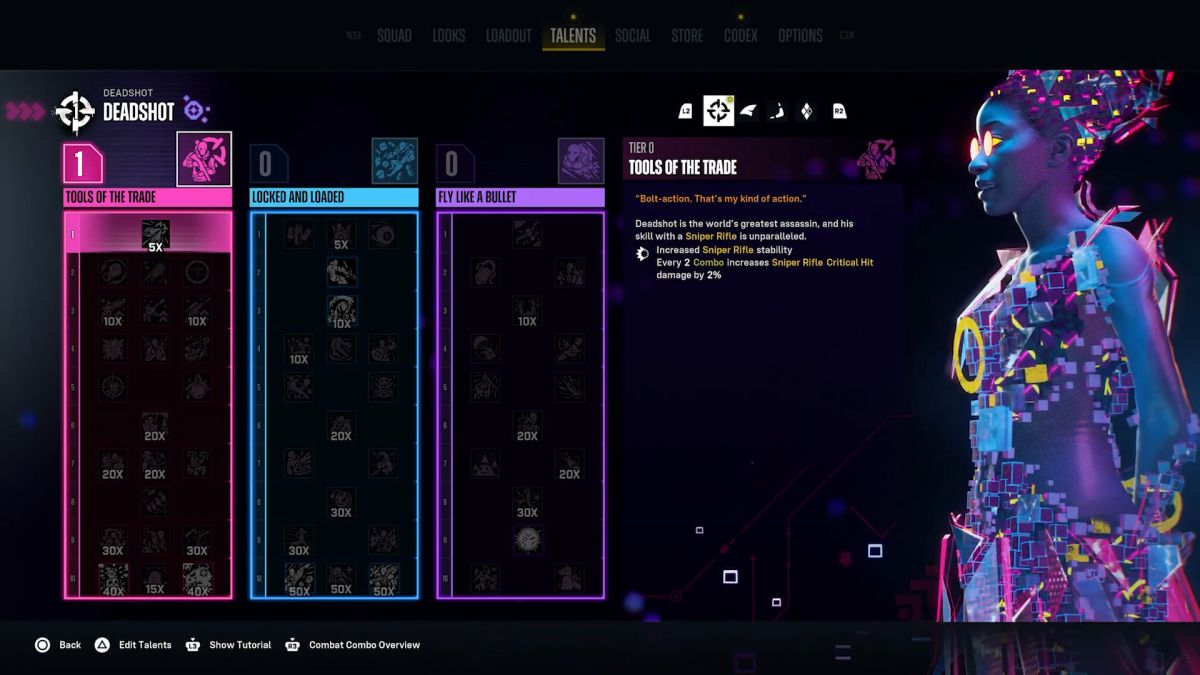Choose the diamond-pattern character icon
Viewport: 1200px width, 675px height.
click(808, 111)
